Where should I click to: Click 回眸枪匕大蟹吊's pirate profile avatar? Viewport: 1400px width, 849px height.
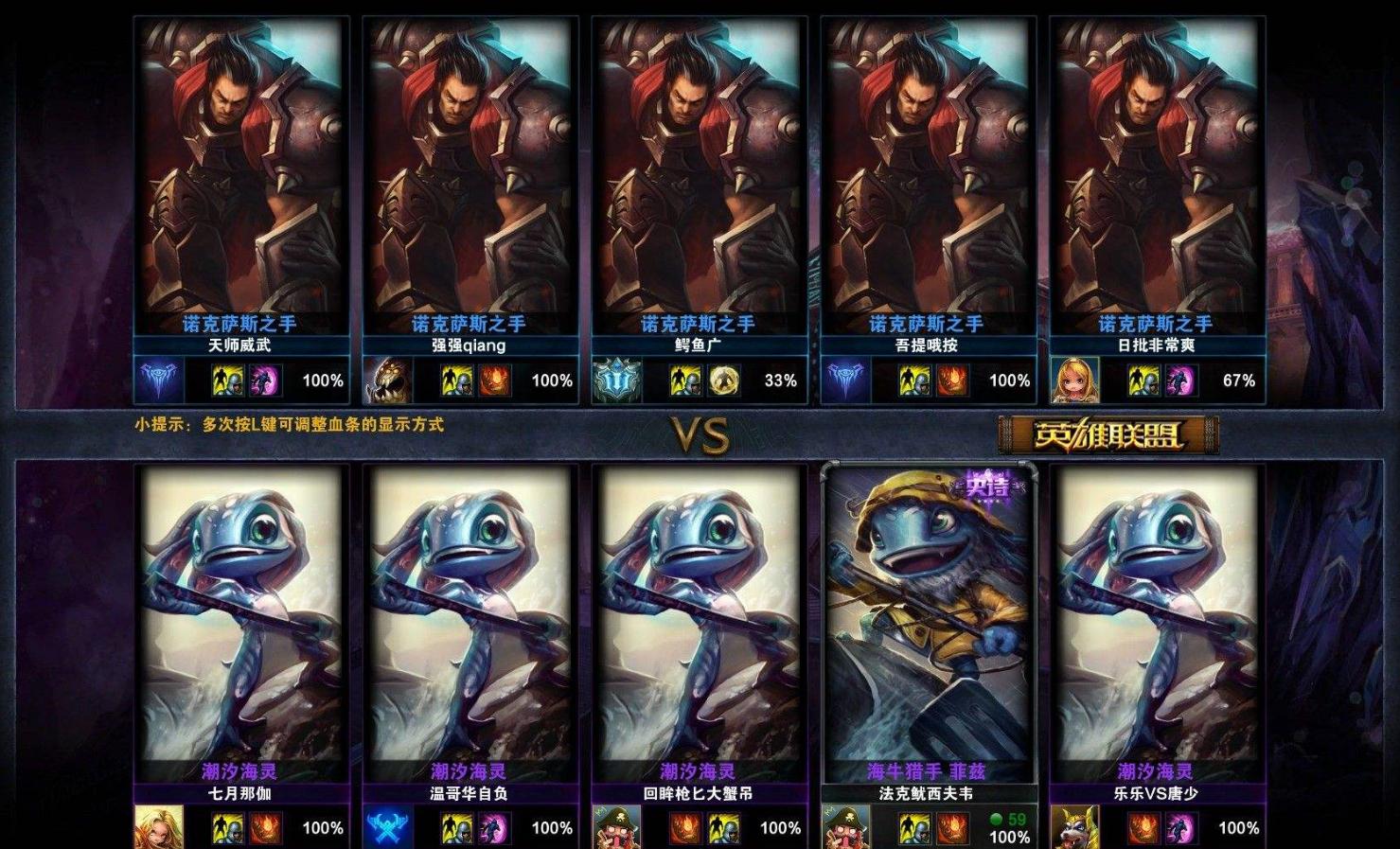tap(616, 828)
